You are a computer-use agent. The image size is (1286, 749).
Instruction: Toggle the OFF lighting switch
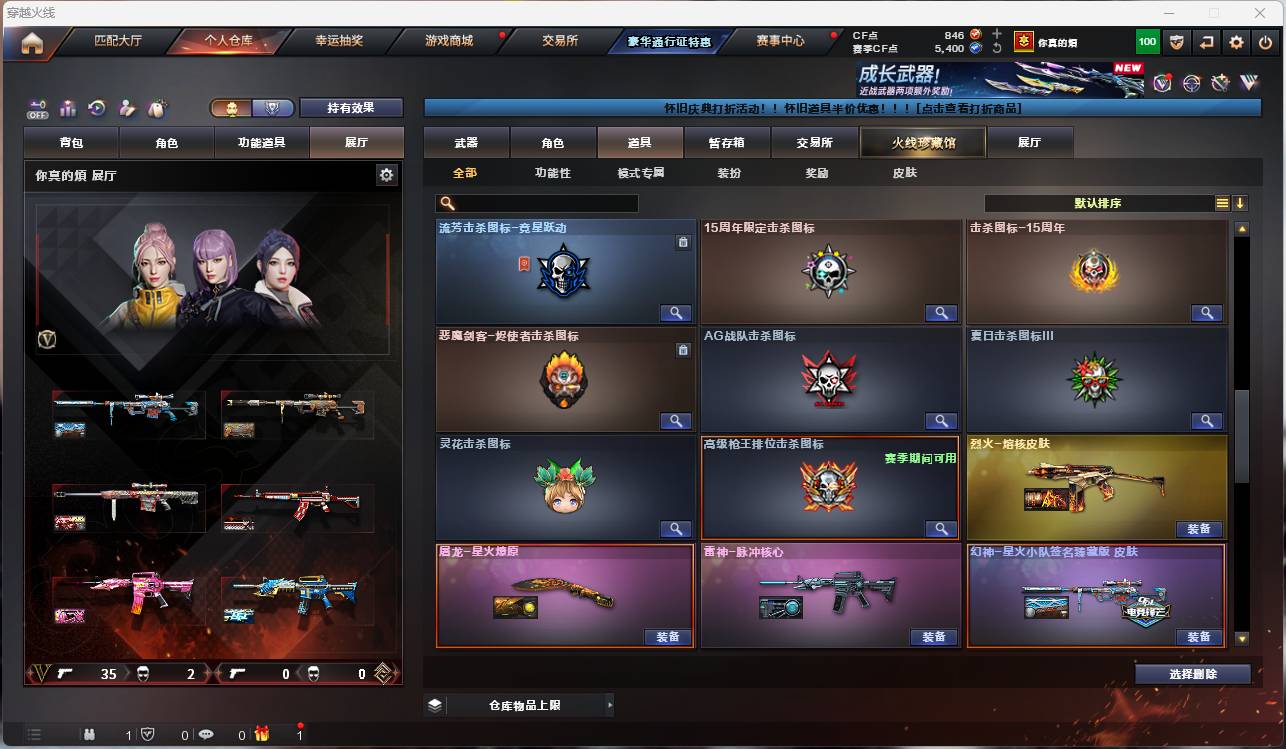(x=38, y=109)
